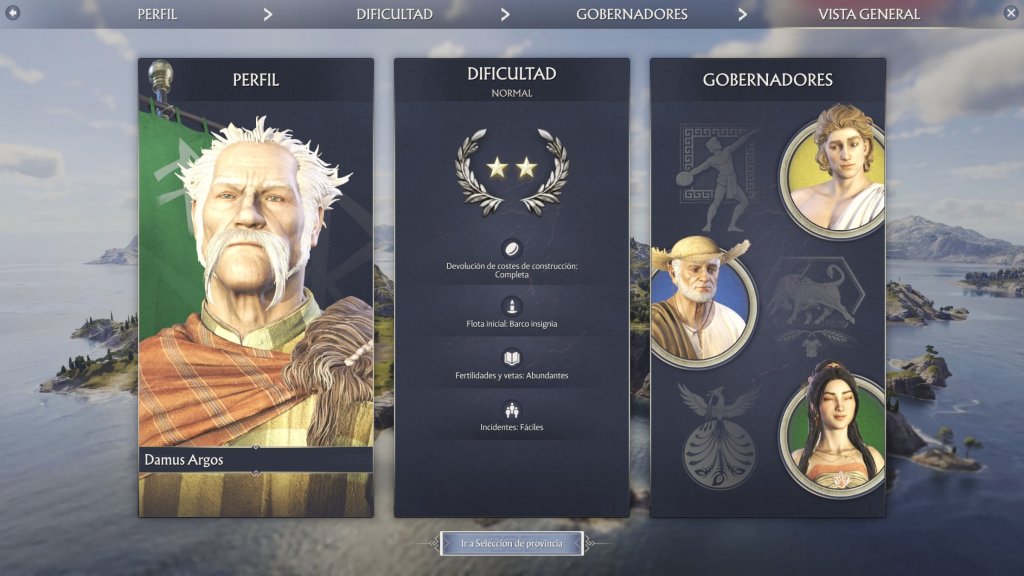
Task: Click Ir a Selección de provincia
Action: coord(511,543)
